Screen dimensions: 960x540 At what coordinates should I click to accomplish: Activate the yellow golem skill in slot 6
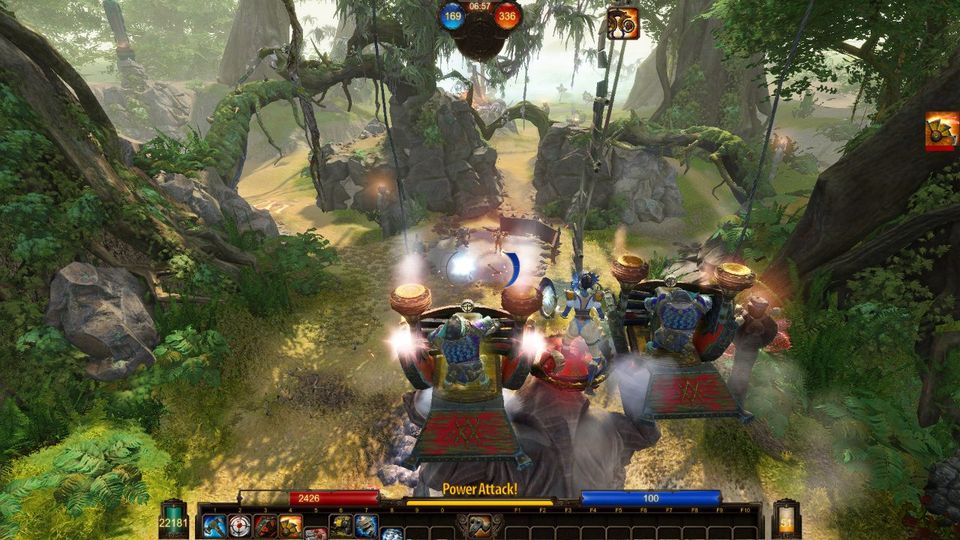(341, 525)
